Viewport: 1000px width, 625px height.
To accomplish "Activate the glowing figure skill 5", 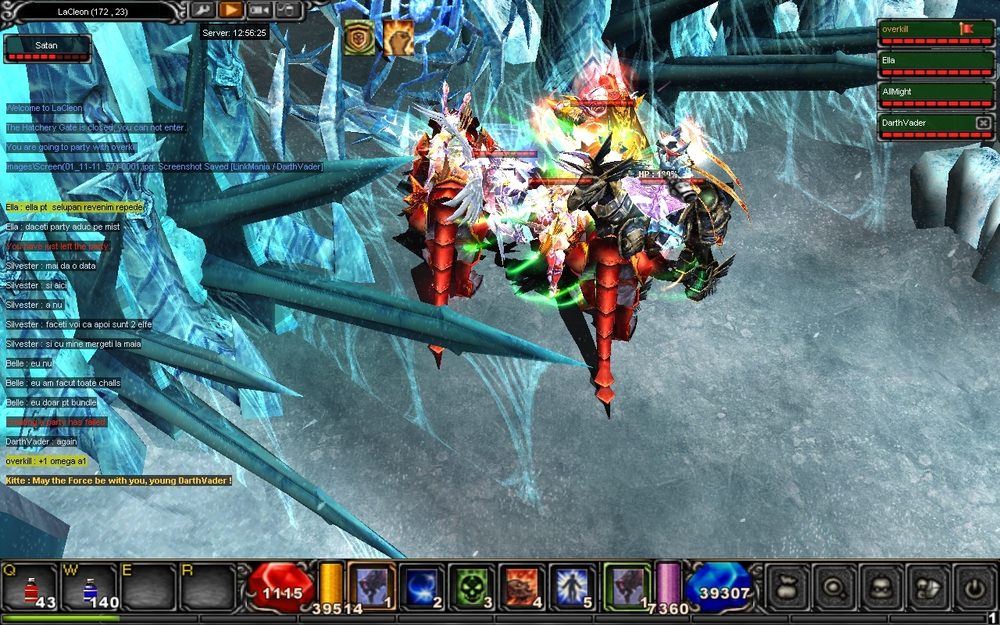I will pyautogui.click(x=570, y=586).
